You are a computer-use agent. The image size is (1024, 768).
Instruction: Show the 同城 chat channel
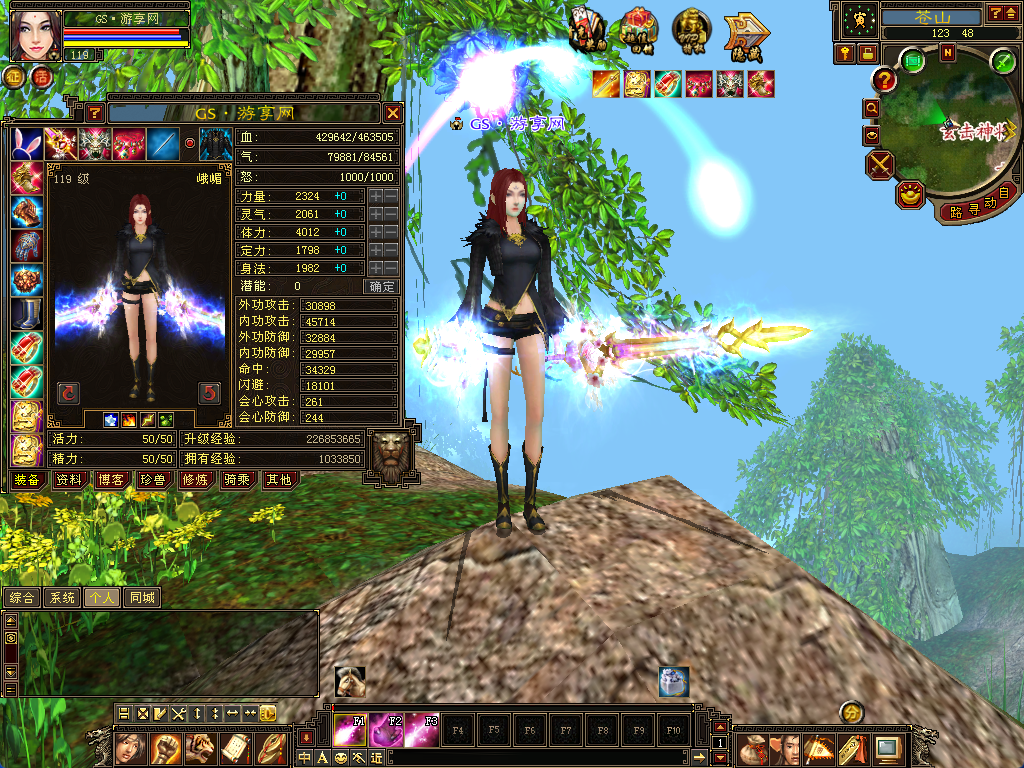tap(142, 598)
